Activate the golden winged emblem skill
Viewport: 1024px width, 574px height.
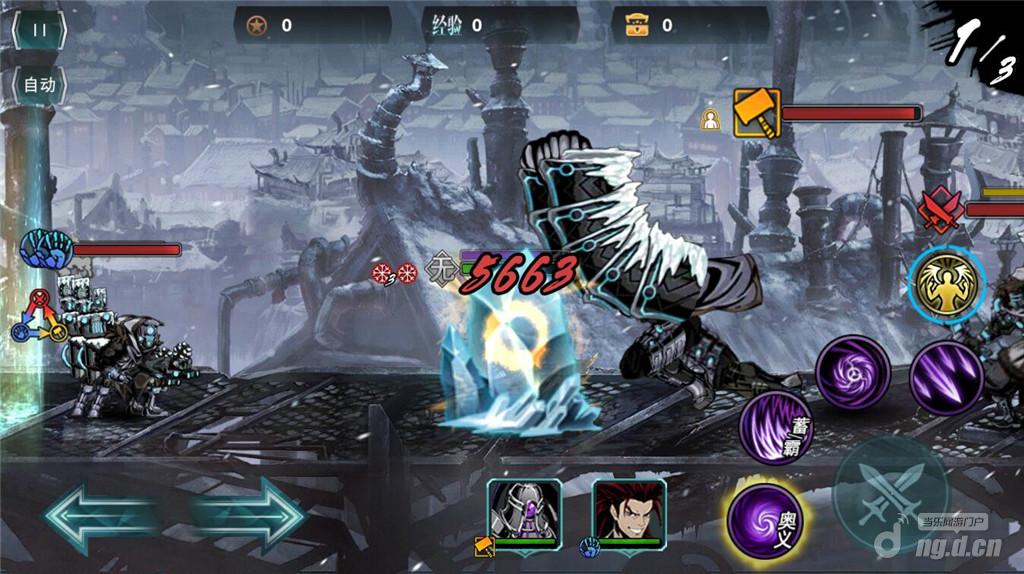pos(946,283)
